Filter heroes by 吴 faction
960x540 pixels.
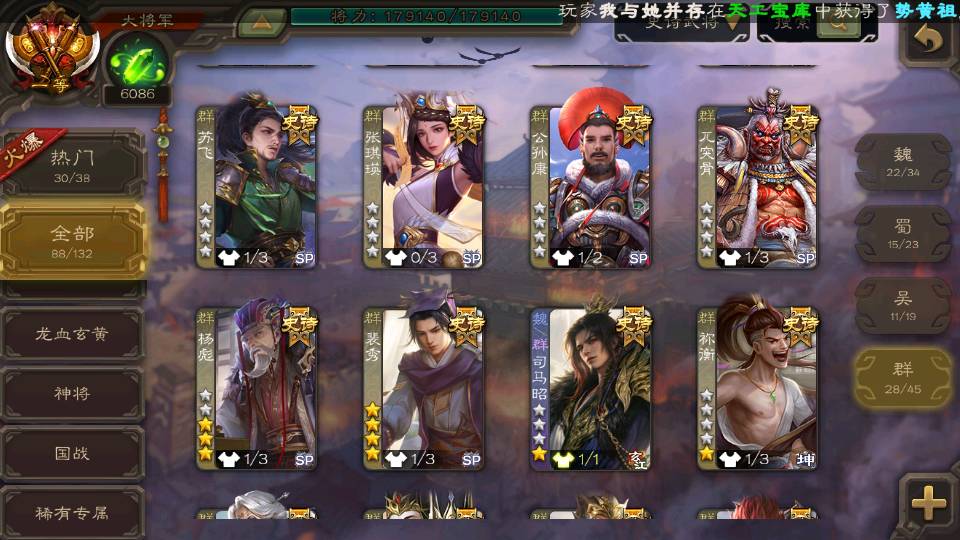click(903, 305)
